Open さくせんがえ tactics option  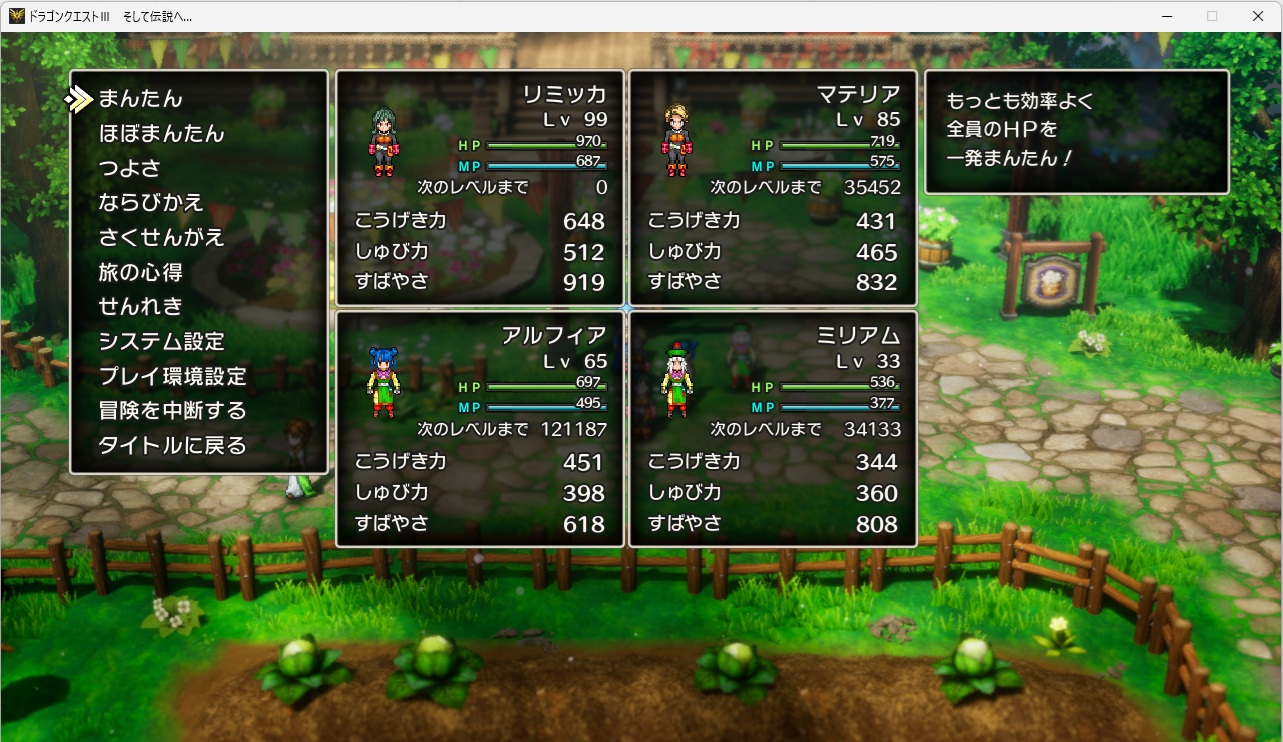pos(161,238)
